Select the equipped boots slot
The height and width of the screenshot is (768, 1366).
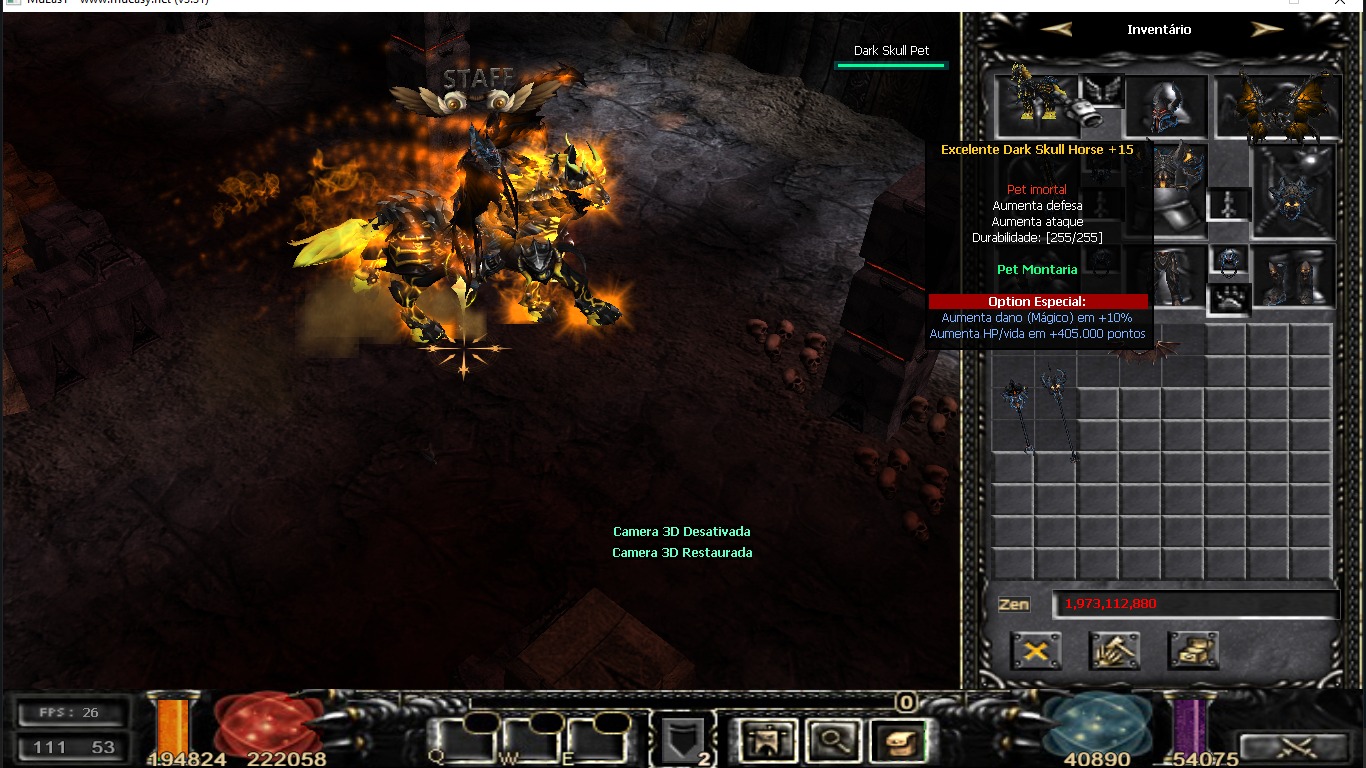pyautogui.click(x=1295, y=276)
